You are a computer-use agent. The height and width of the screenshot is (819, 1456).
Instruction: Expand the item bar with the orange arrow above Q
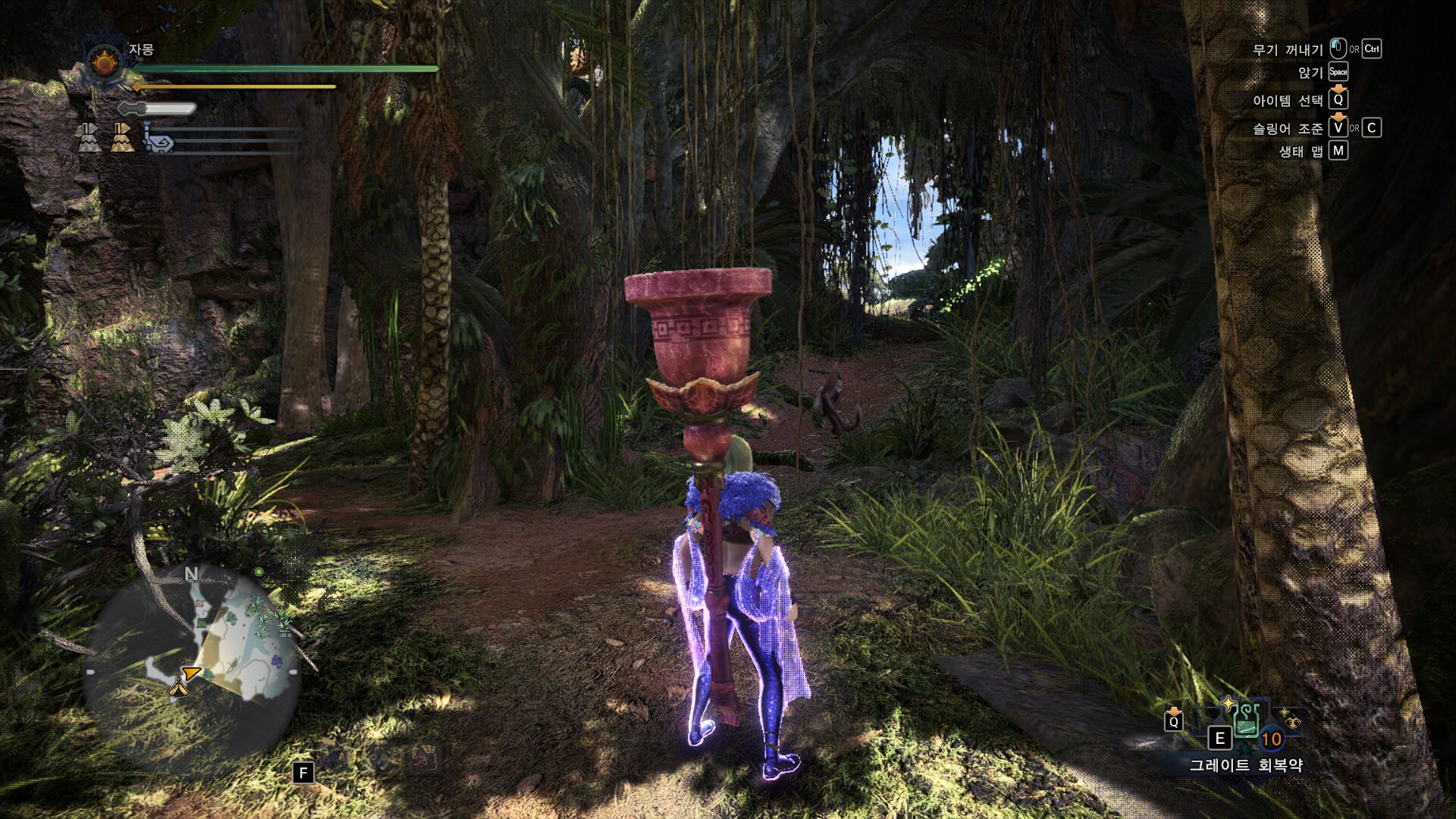[1173, 711]
